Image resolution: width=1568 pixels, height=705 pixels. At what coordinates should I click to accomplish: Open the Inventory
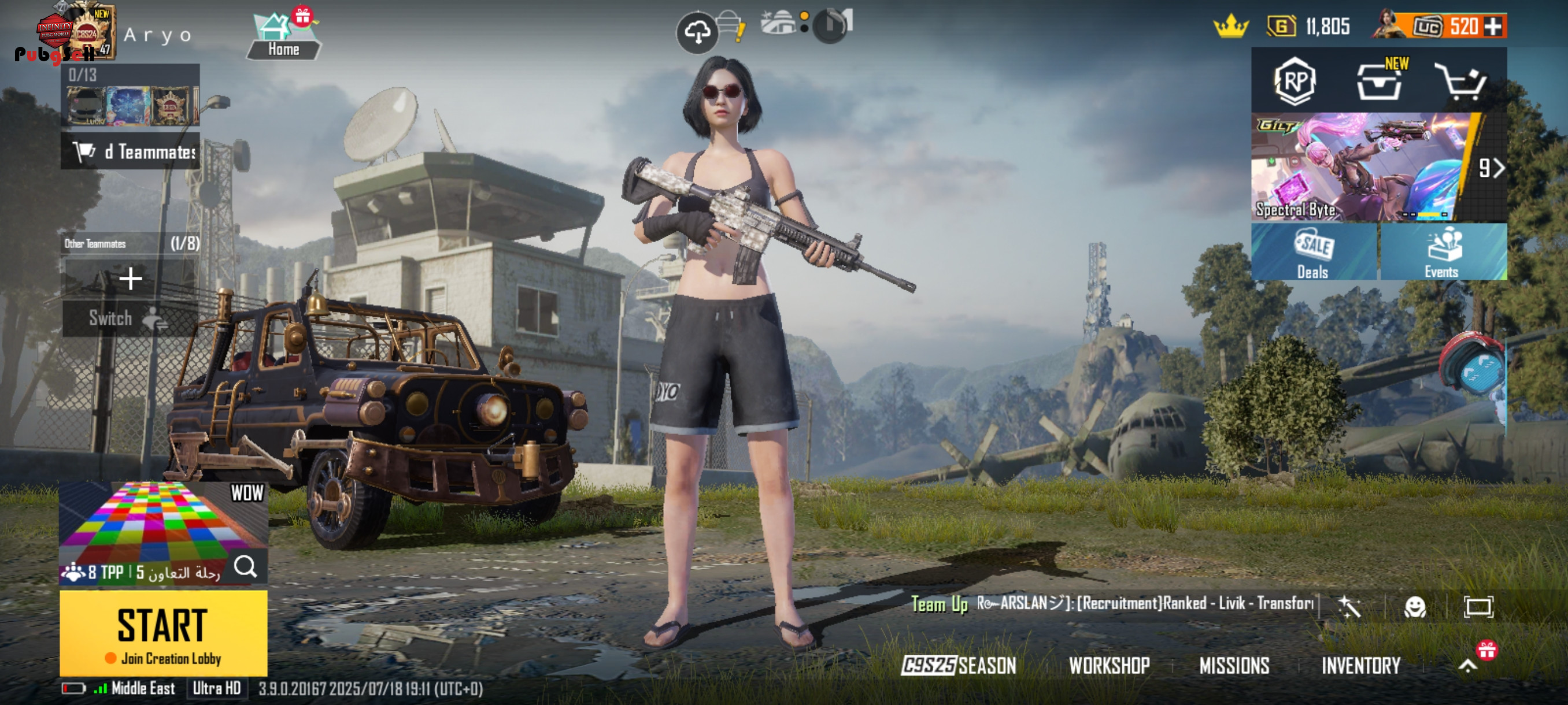click(x=1360, y=665)
